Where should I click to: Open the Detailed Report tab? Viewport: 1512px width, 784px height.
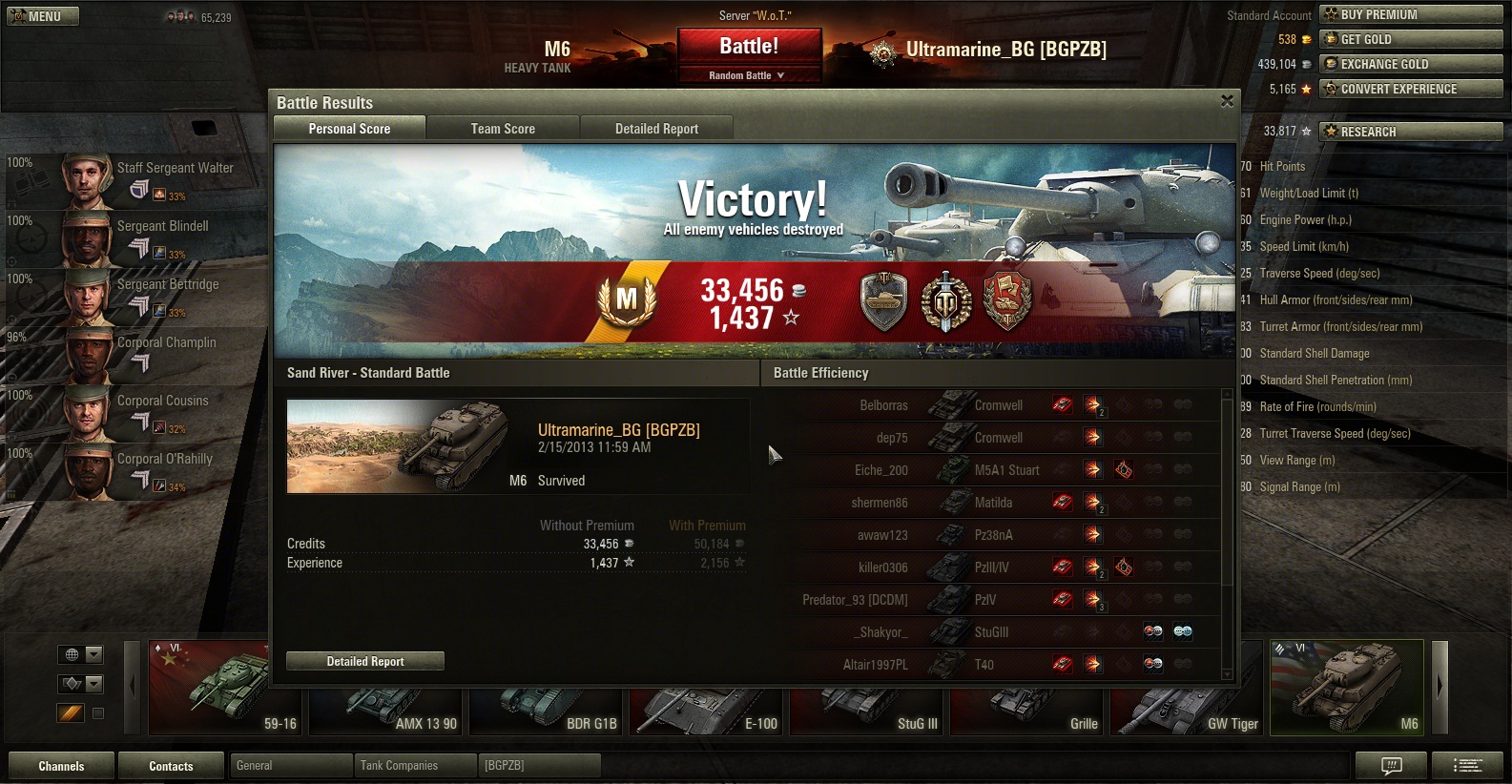click(656, 129)
